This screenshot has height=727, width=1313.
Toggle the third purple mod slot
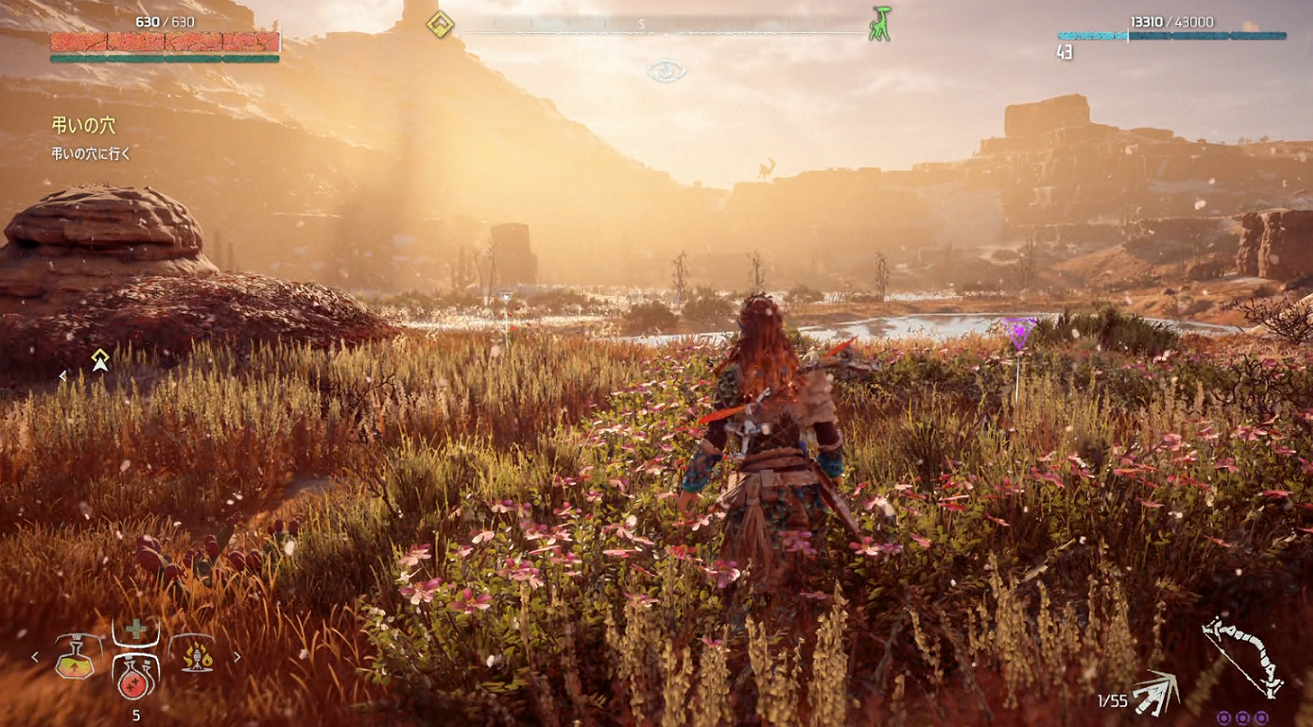1261,718
